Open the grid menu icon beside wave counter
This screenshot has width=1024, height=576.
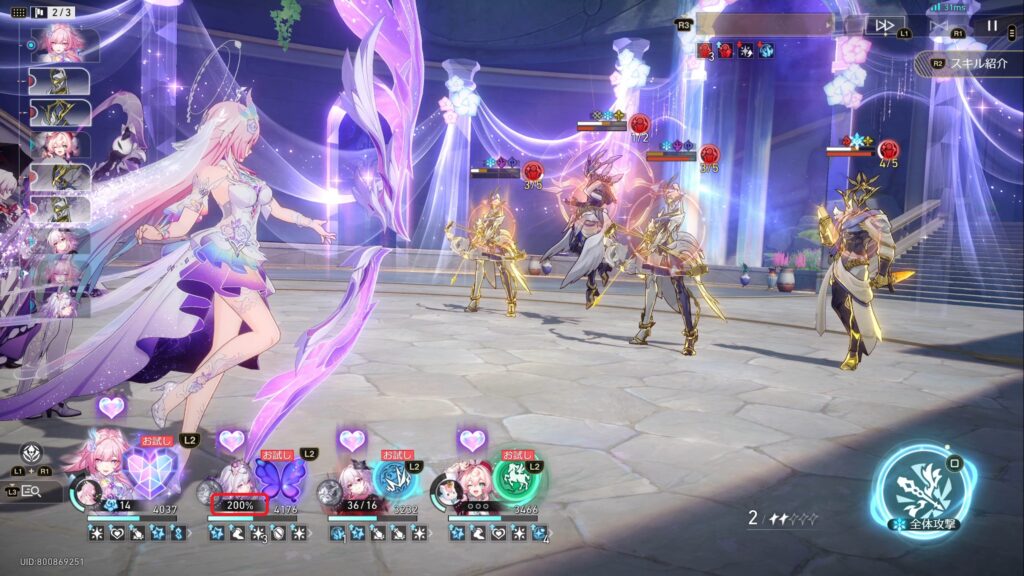[19, 12]
